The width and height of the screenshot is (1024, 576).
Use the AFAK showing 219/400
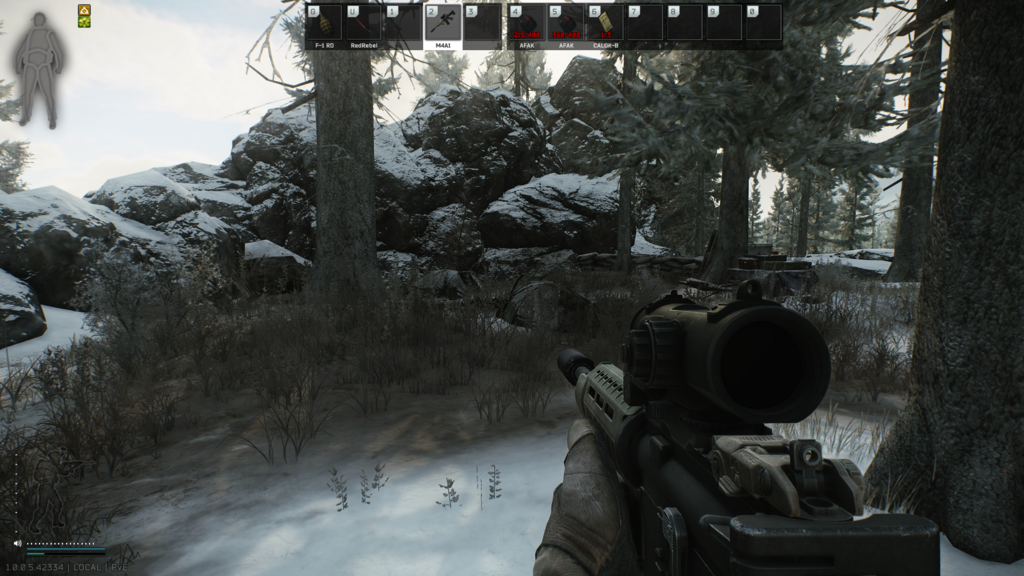pos(526,25)
